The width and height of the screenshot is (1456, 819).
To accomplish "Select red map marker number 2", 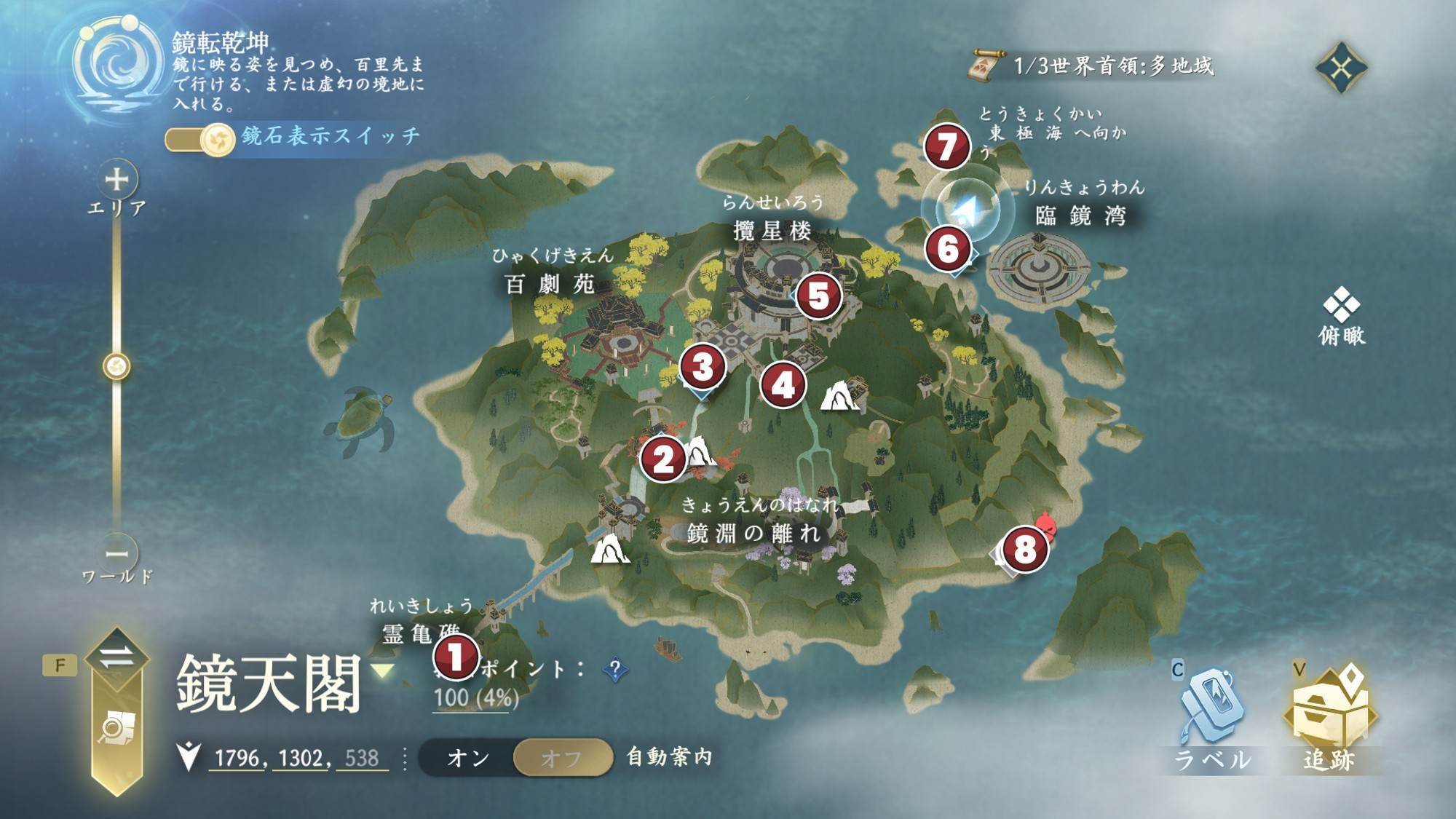I will pyautogui.click(x=662, y=459).
